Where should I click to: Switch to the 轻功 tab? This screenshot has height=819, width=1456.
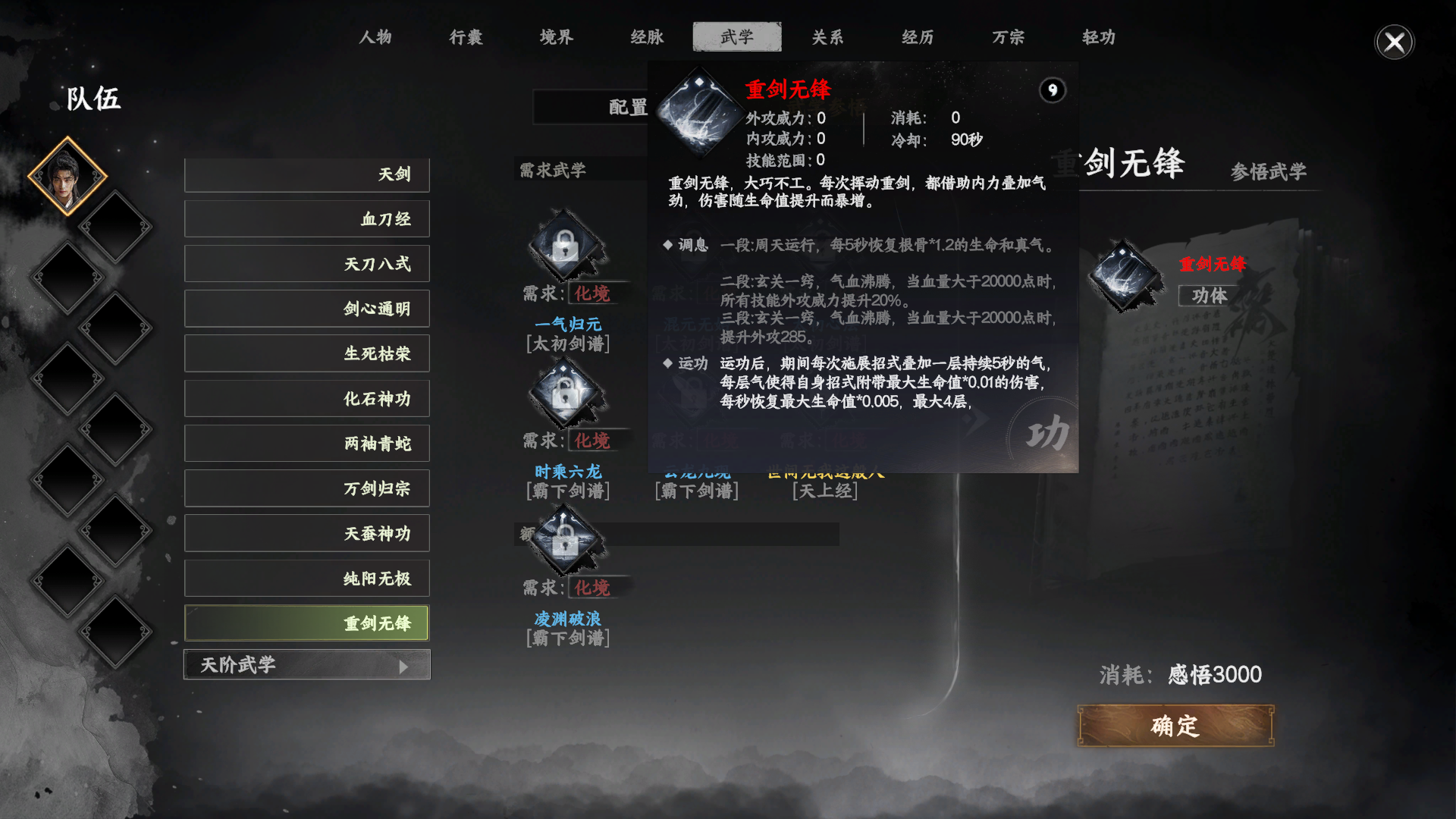coord(1099,36)
